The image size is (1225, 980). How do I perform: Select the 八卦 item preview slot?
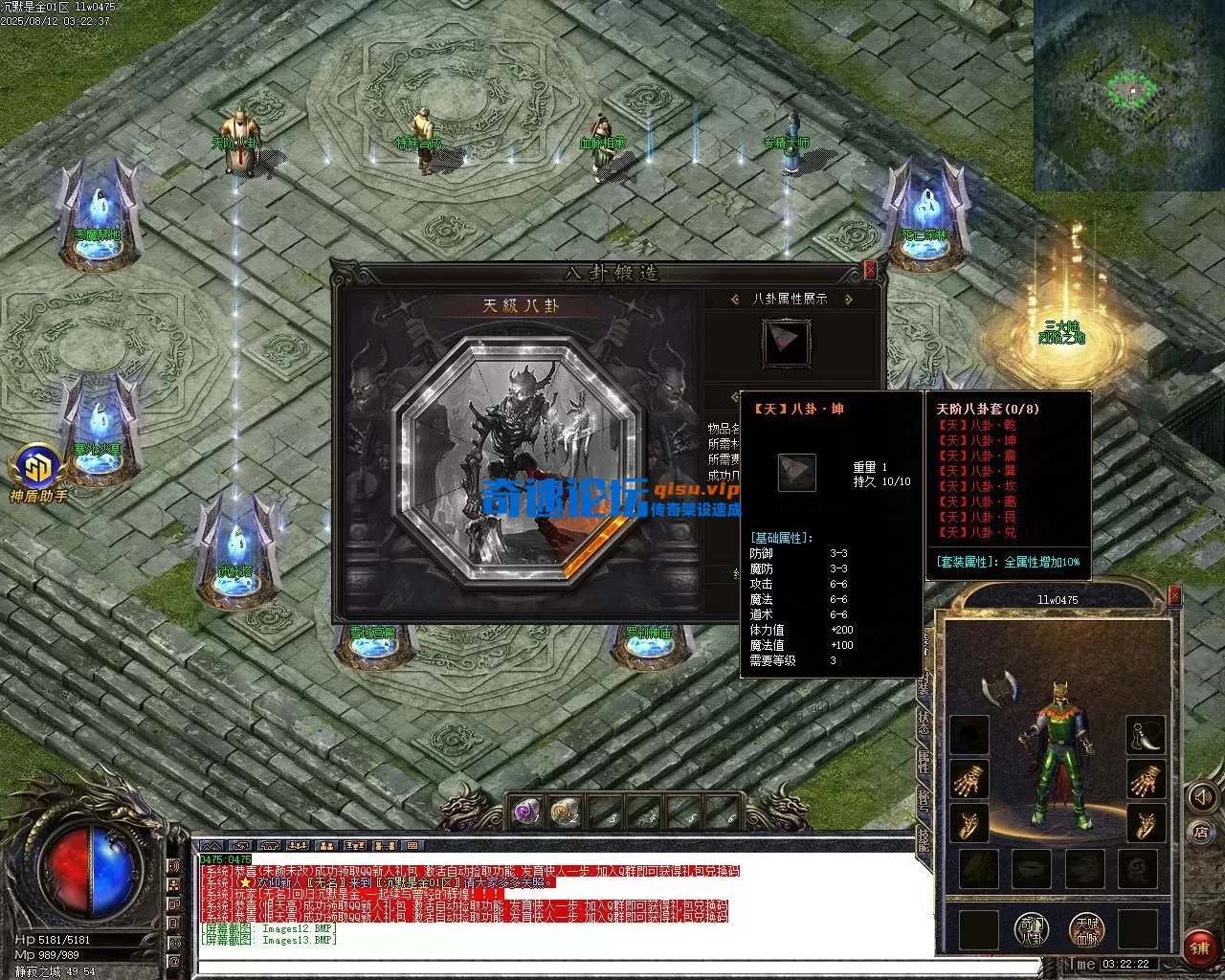pos(786,343)
